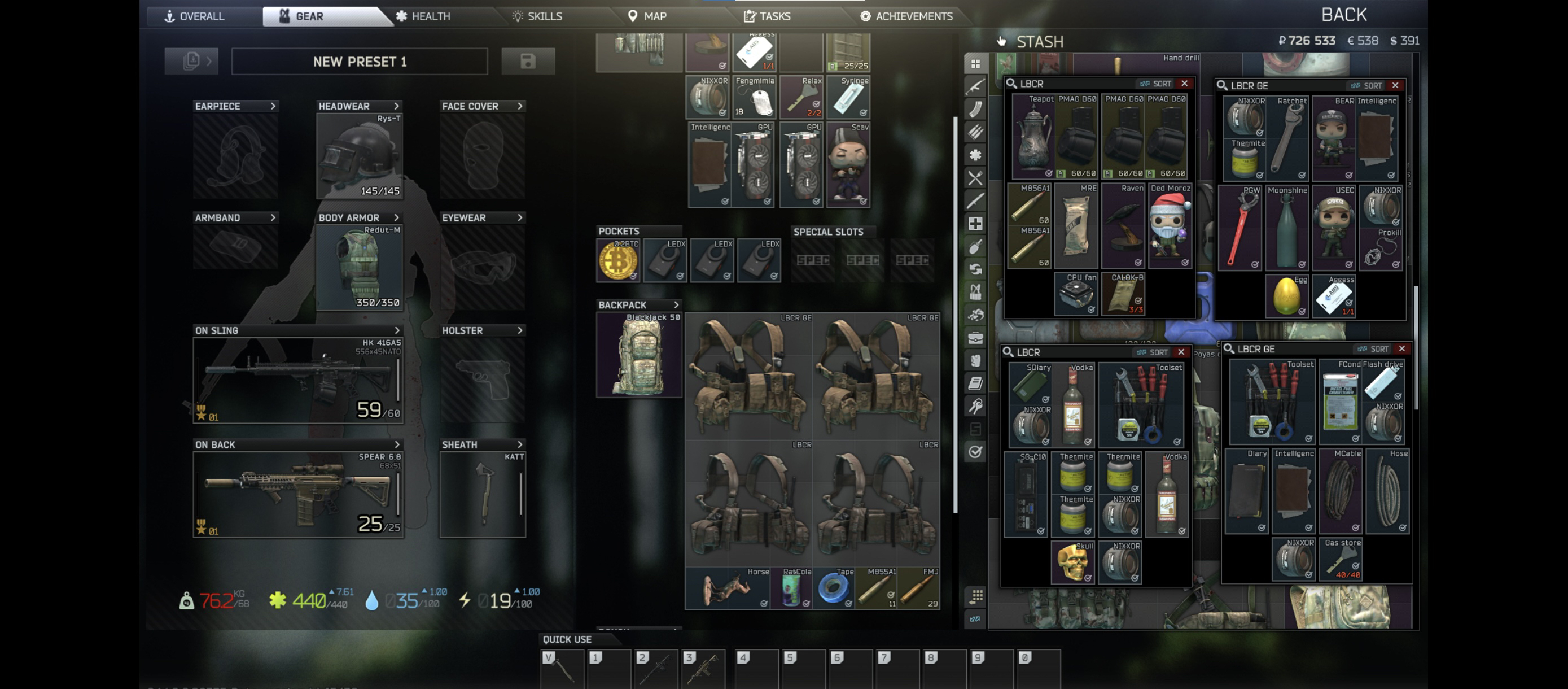Switch to the Overall tab
The height and width of the screenshot is (689, 1568).
point(195,16)
